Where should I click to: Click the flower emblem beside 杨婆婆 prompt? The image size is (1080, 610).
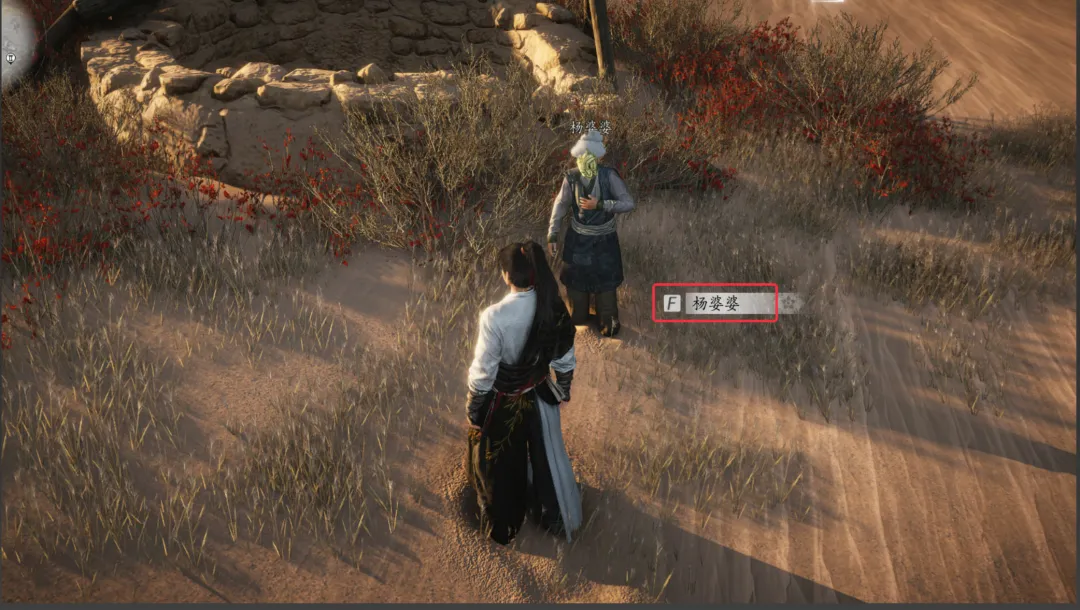790,302
